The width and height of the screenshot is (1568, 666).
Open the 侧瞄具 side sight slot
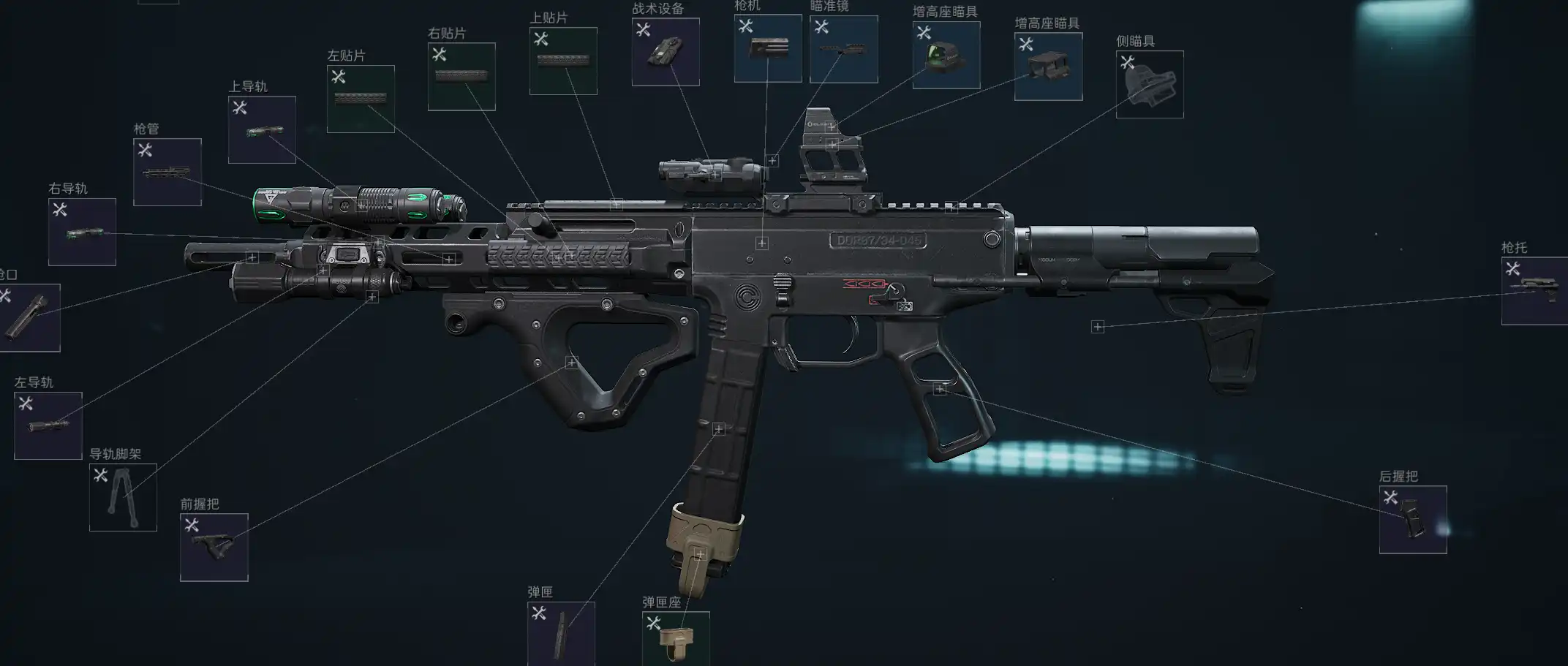[x=1150, y=84]
